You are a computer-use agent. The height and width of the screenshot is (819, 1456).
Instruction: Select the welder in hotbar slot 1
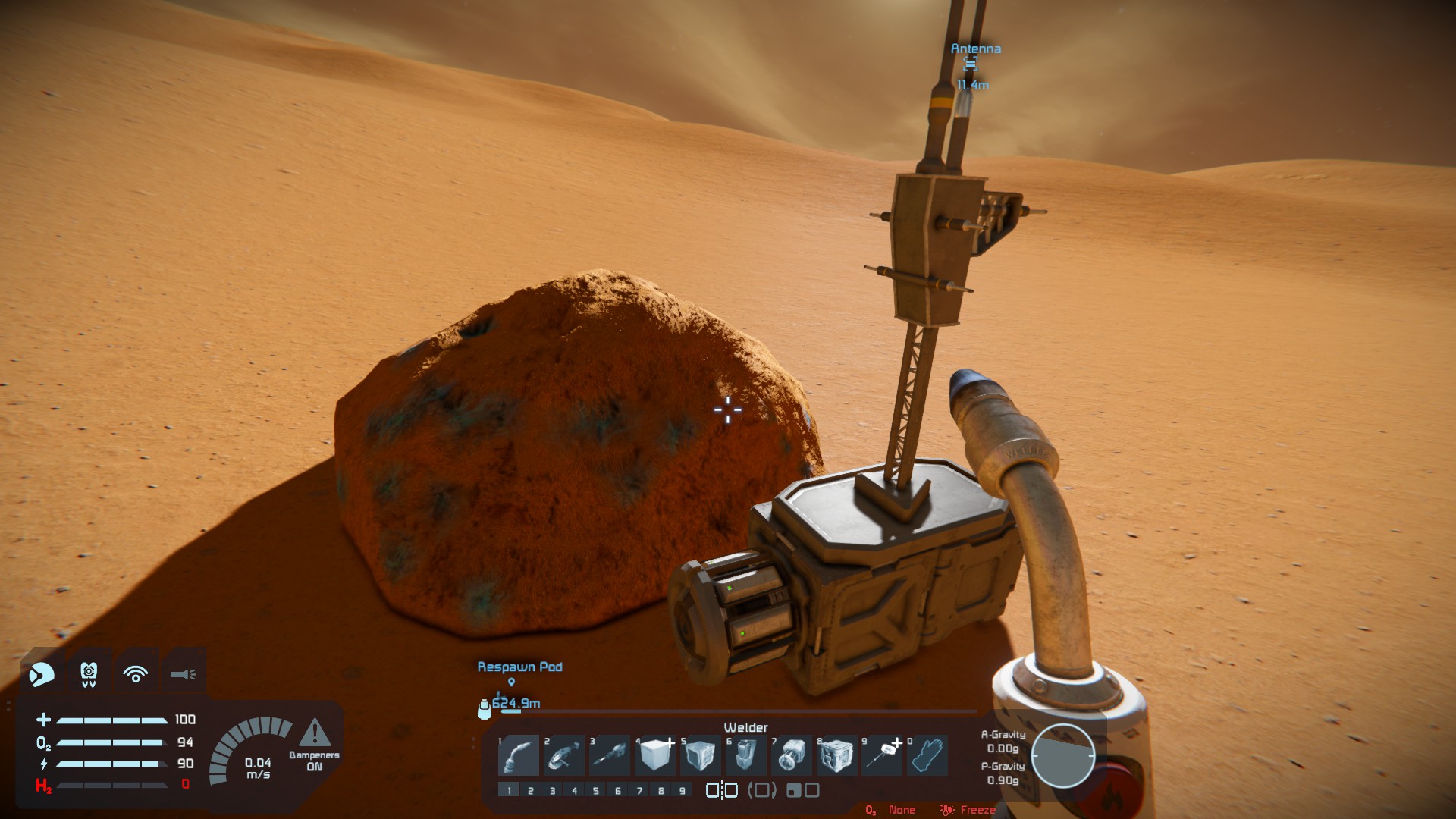tap(519, 755)
